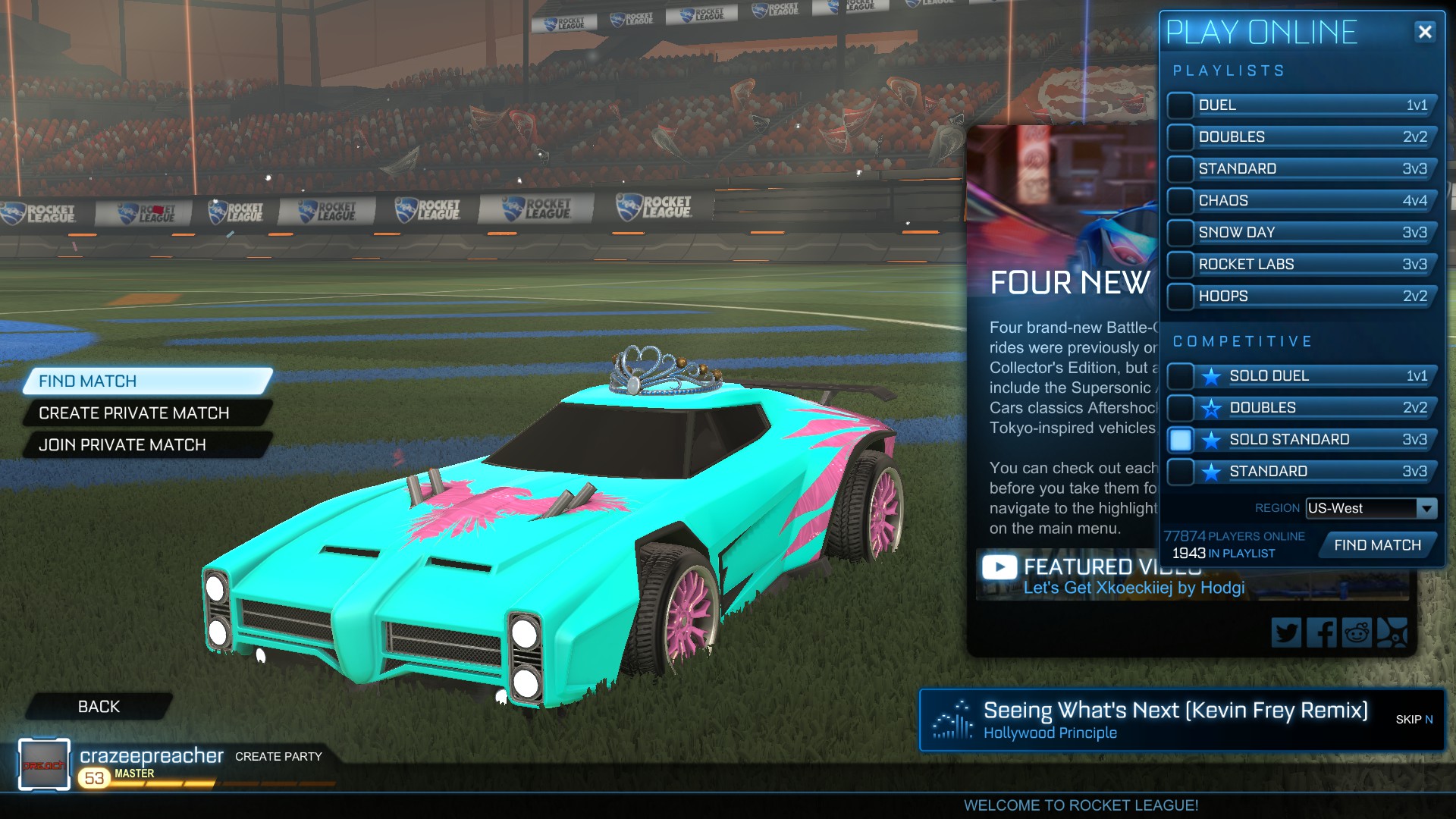The image size is (1456, 819).
Task: Uncheck the Solo Standard competitive playlist
Action: [1180, 439]
